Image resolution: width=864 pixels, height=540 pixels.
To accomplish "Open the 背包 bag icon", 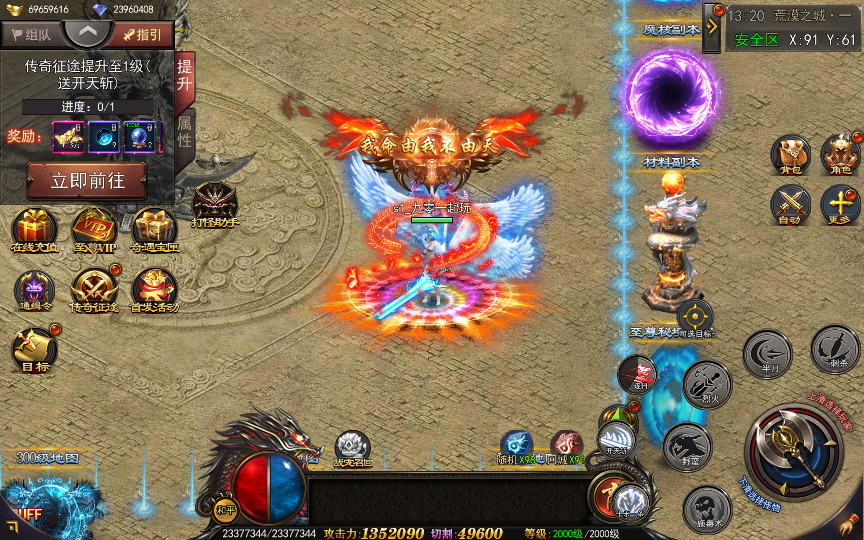I will pos(790,155).
